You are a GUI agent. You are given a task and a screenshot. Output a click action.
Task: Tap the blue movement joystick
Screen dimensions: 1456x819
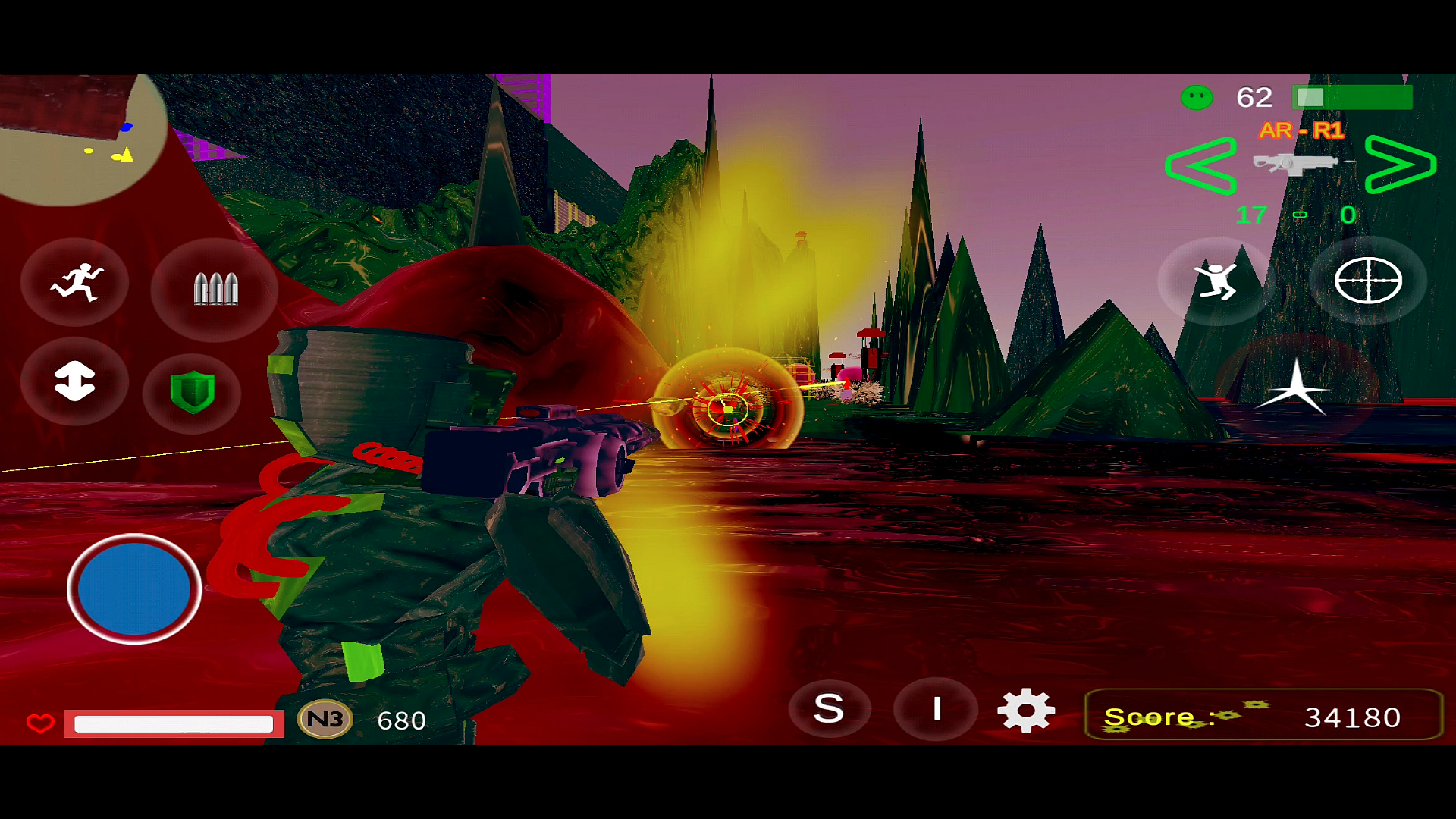point(134,589)
